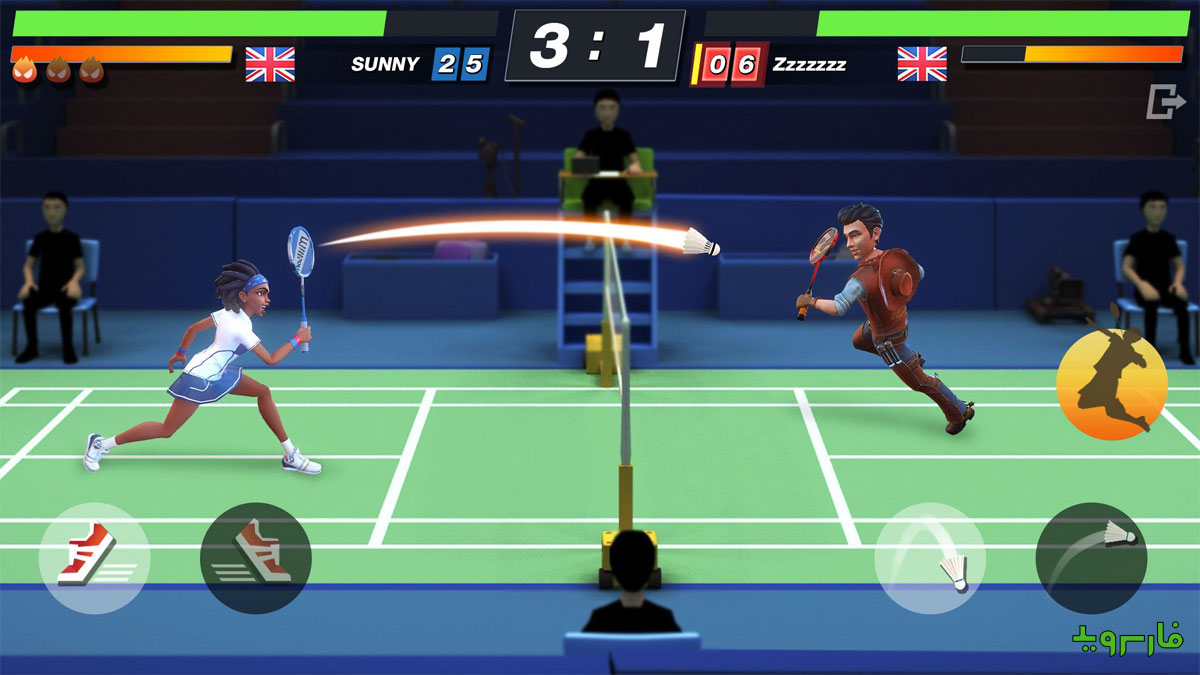Hit the lob shot shuttlecock button
The width and height of the screenshot is (1200, 675).
pos(930,557)
